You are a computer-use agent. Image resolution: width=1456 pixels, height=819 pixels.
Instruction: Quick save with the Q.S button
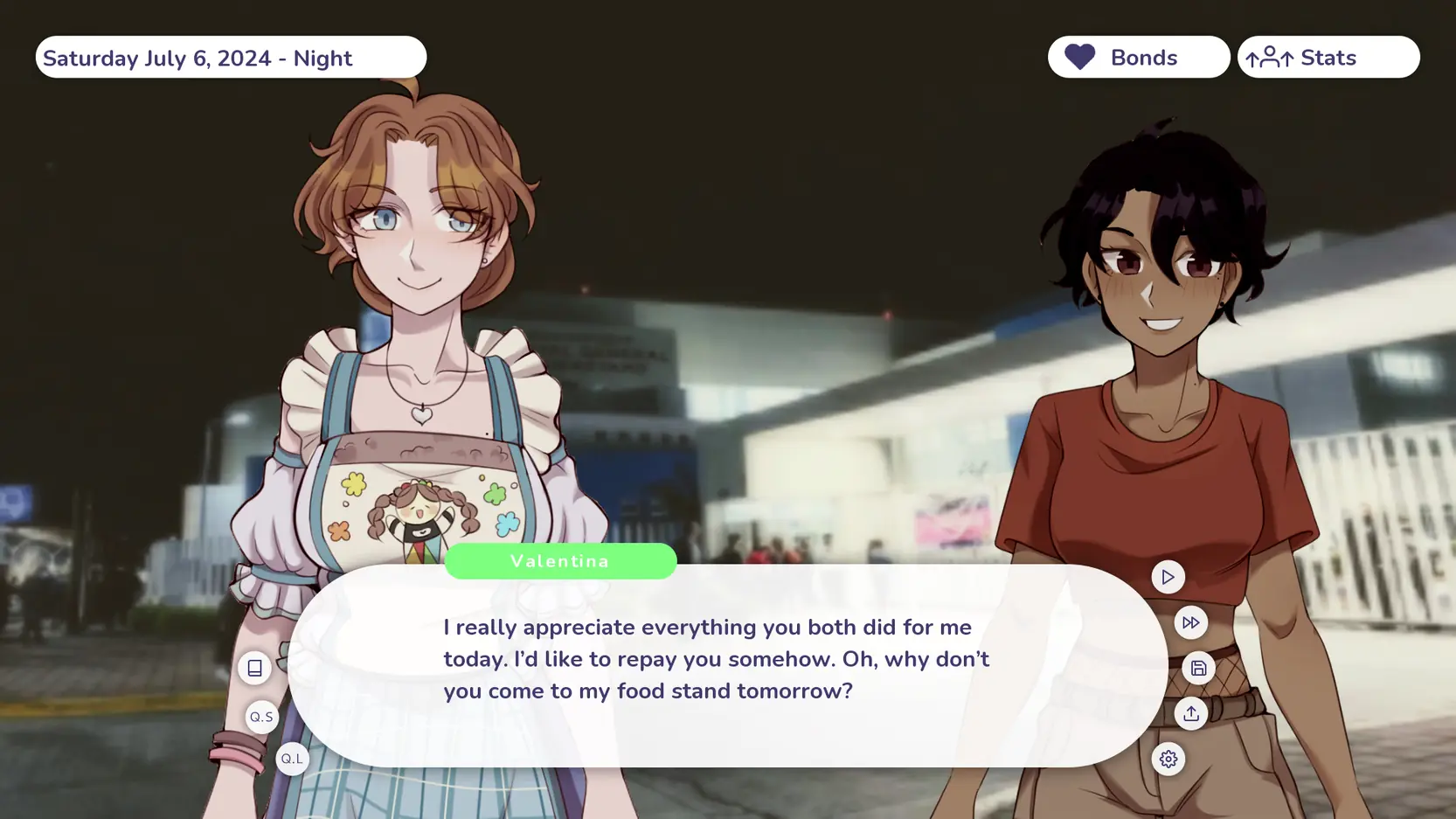[x=262, y=717]
